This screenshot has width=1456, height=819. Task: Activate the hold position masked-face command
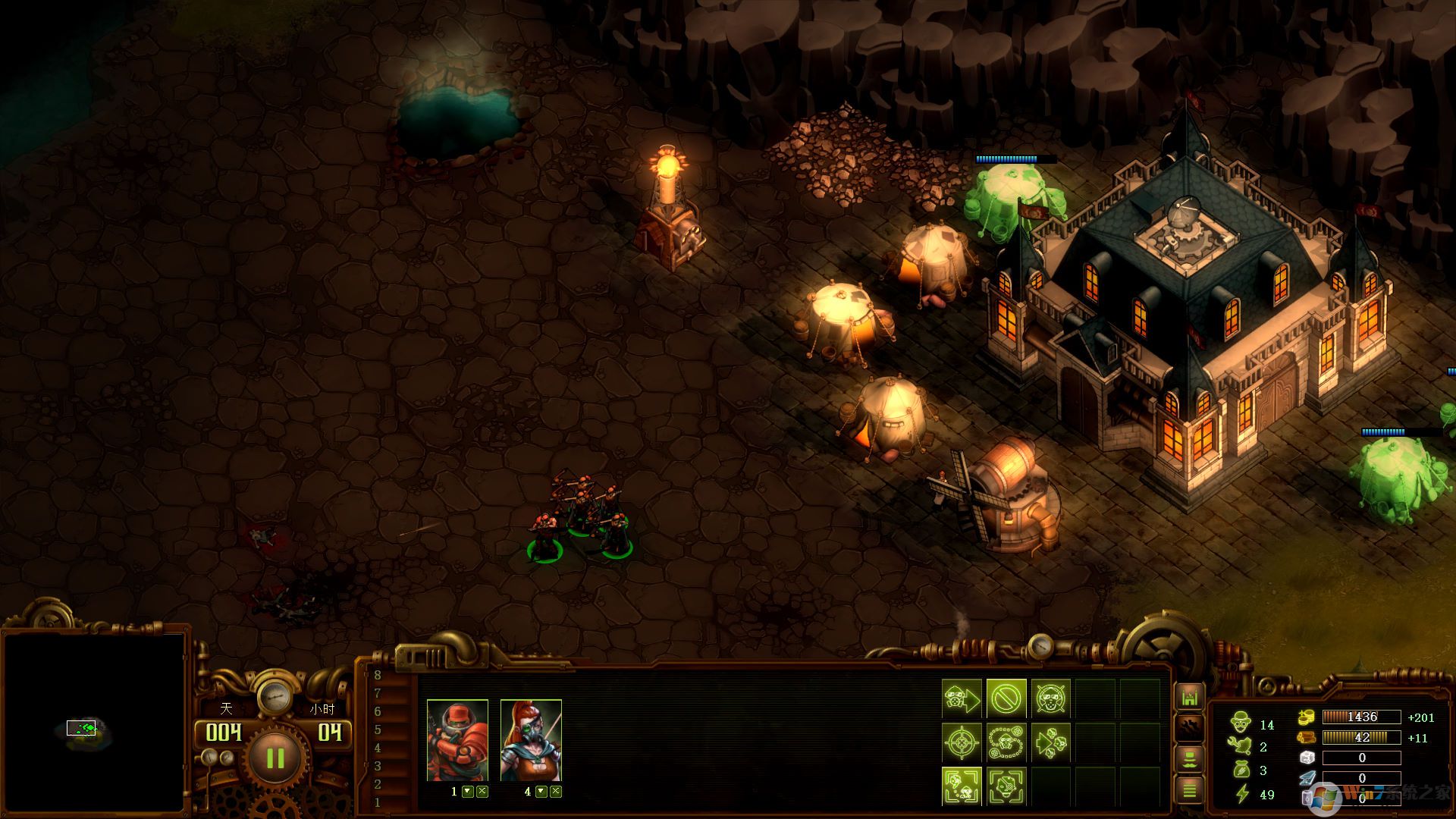click(x=1051, y=698)
